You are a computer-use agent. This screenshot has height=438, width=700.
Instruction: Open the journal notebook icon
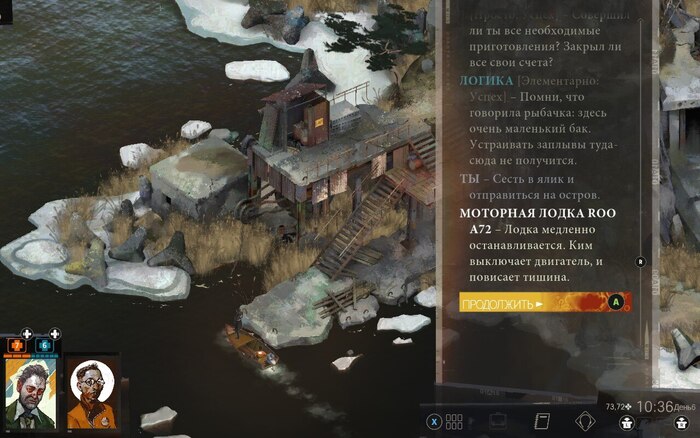543,421
